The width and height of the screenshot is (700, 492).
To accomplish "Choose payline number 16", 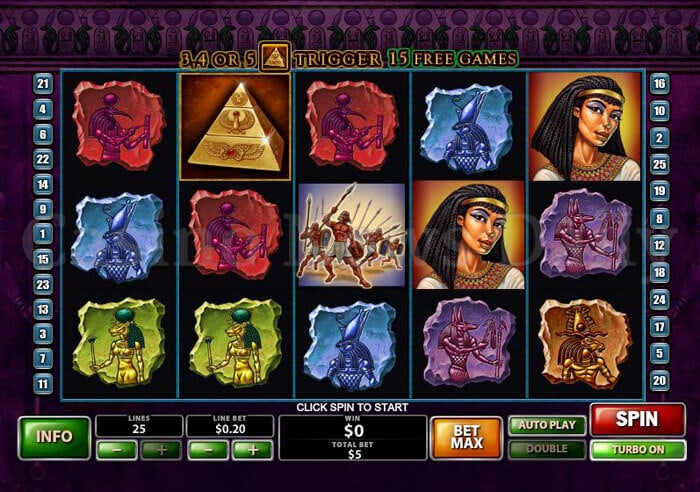I will (659, 84).
